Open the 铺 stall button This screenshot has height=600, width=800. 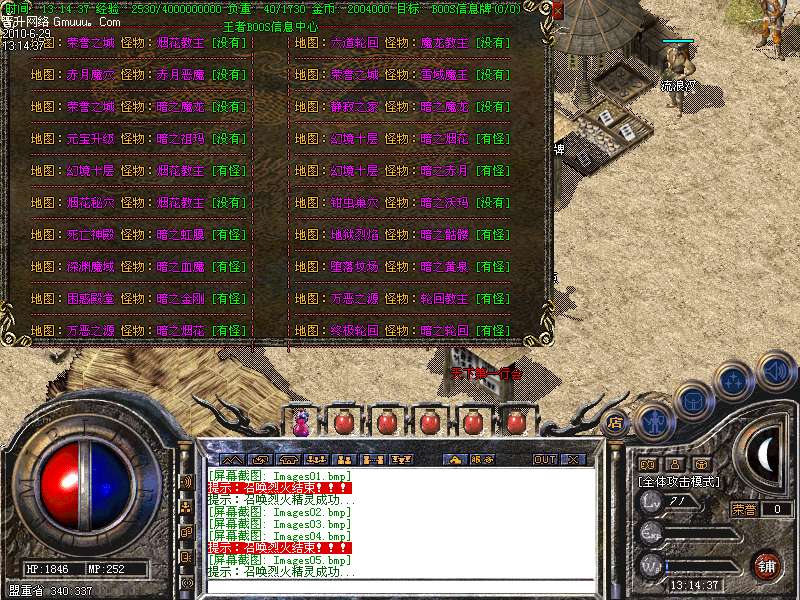(x=767, y=566)
